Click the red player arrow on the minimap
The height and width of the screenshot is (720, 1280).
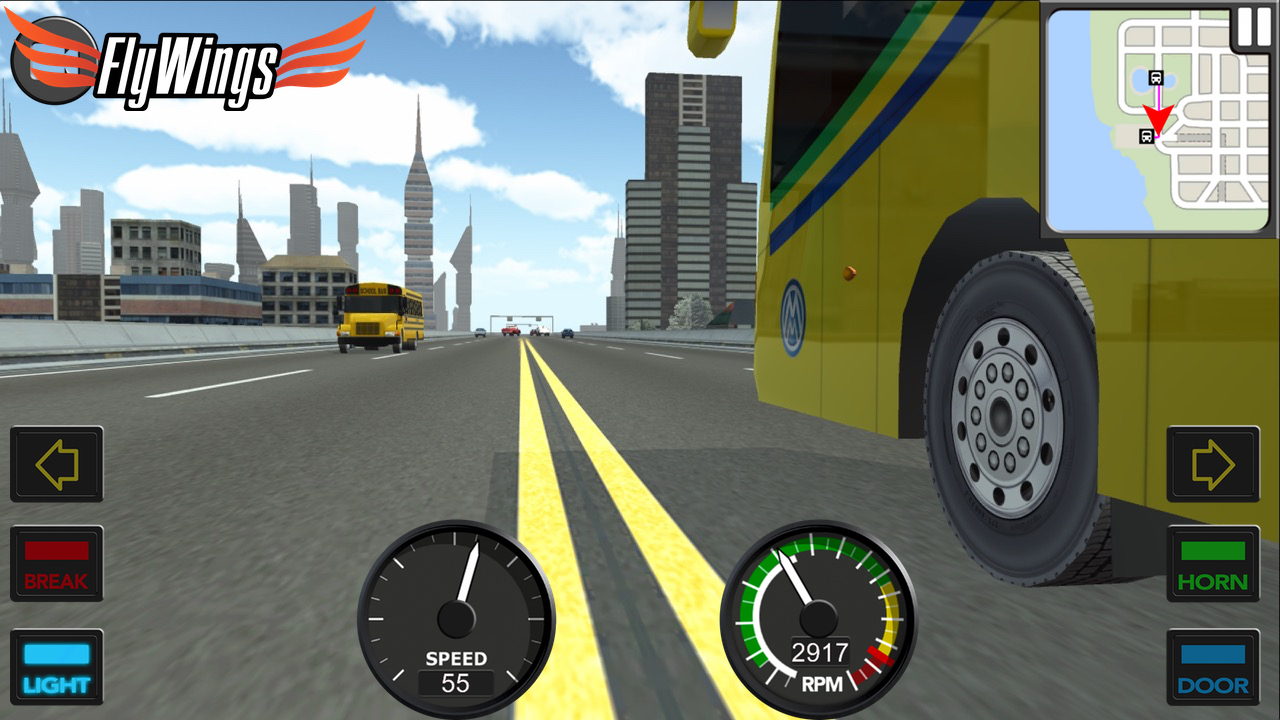tap(1158, 117)
